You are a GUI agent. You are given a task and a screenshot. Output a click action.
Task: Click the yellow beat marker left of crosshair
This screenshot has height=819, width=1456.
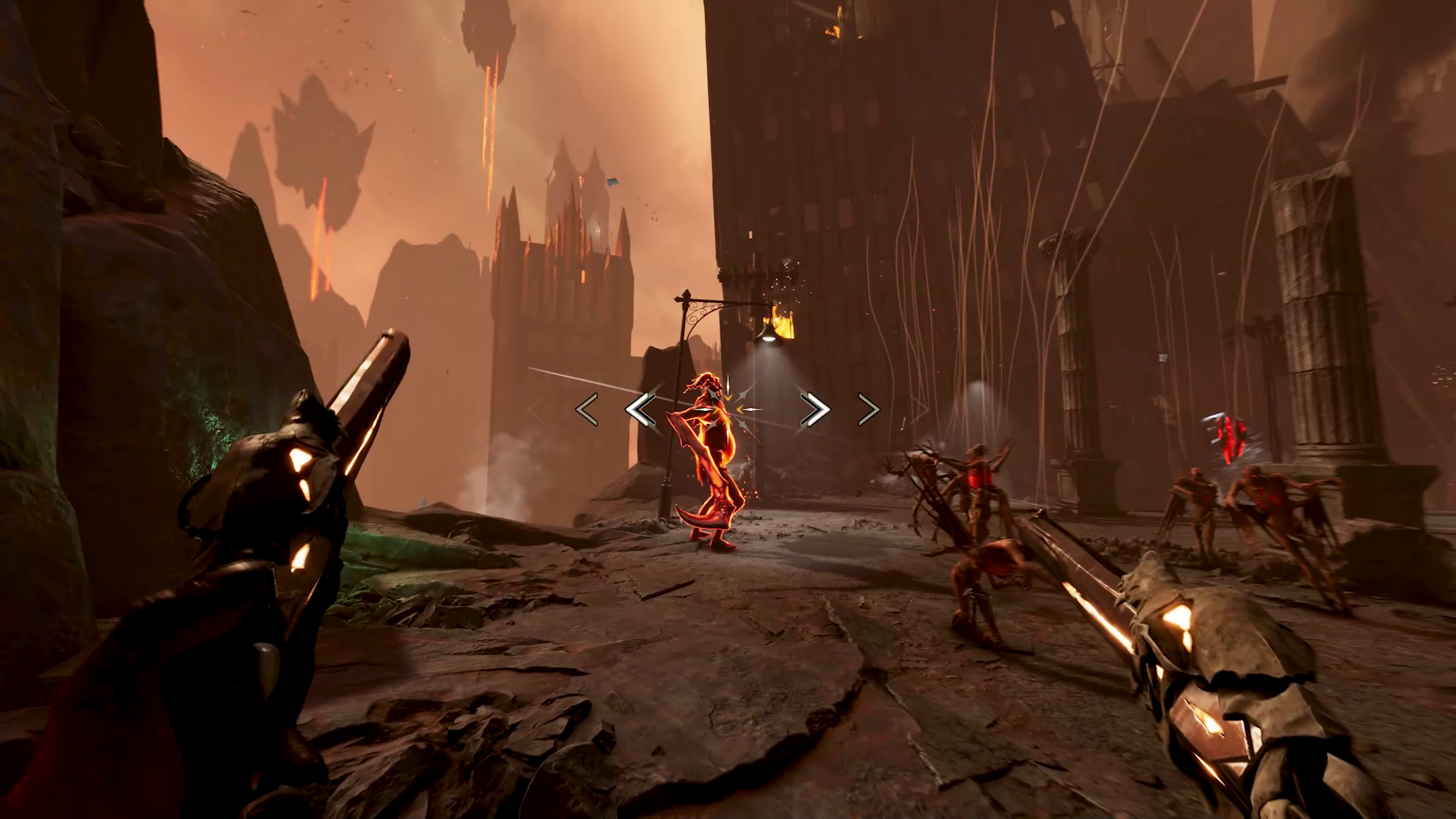716,409
